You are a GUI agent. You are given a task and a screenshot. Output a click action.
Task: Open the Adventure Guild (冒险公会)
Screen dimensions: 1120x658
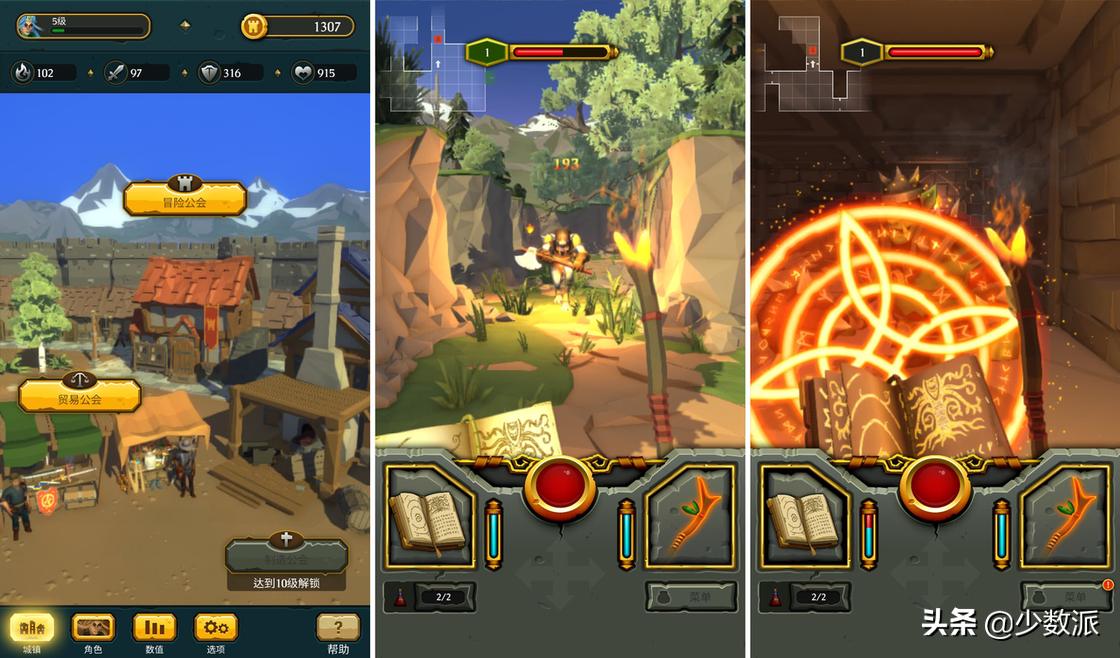click(185, 198)
